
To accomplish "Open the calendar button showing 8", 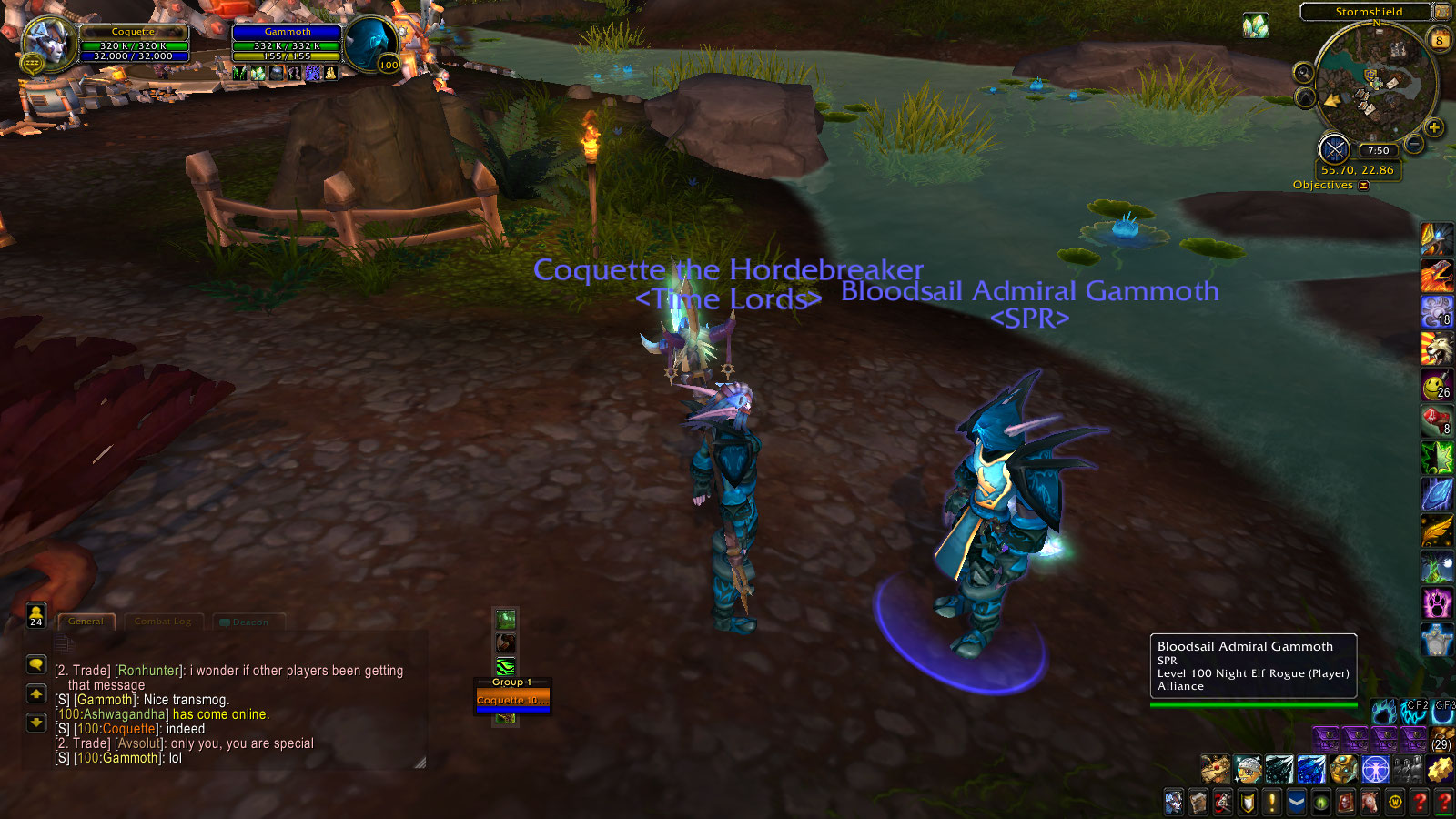I will click(1440, 40).
